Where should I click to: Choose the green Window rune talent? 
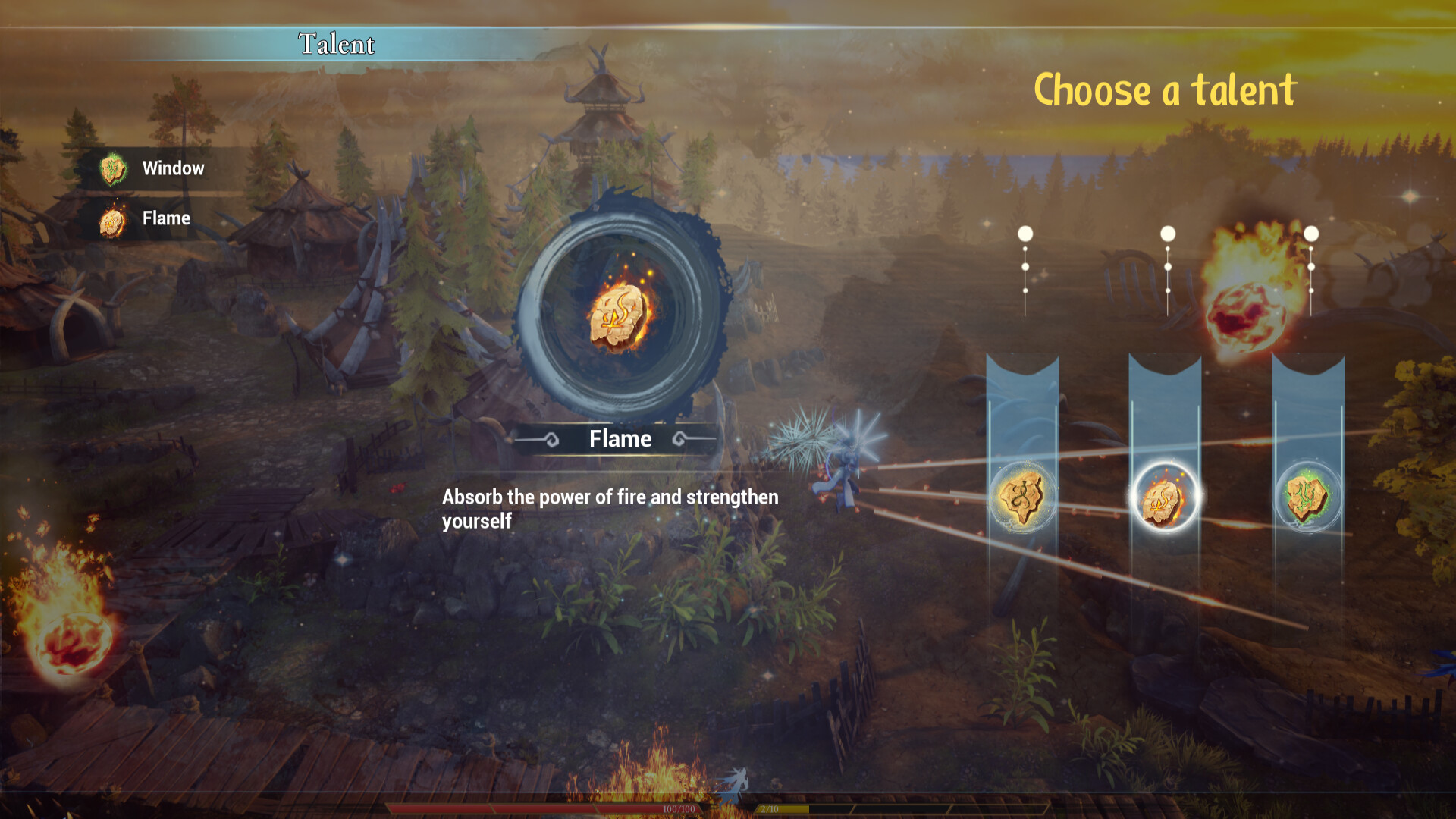tap(1307, 497)
